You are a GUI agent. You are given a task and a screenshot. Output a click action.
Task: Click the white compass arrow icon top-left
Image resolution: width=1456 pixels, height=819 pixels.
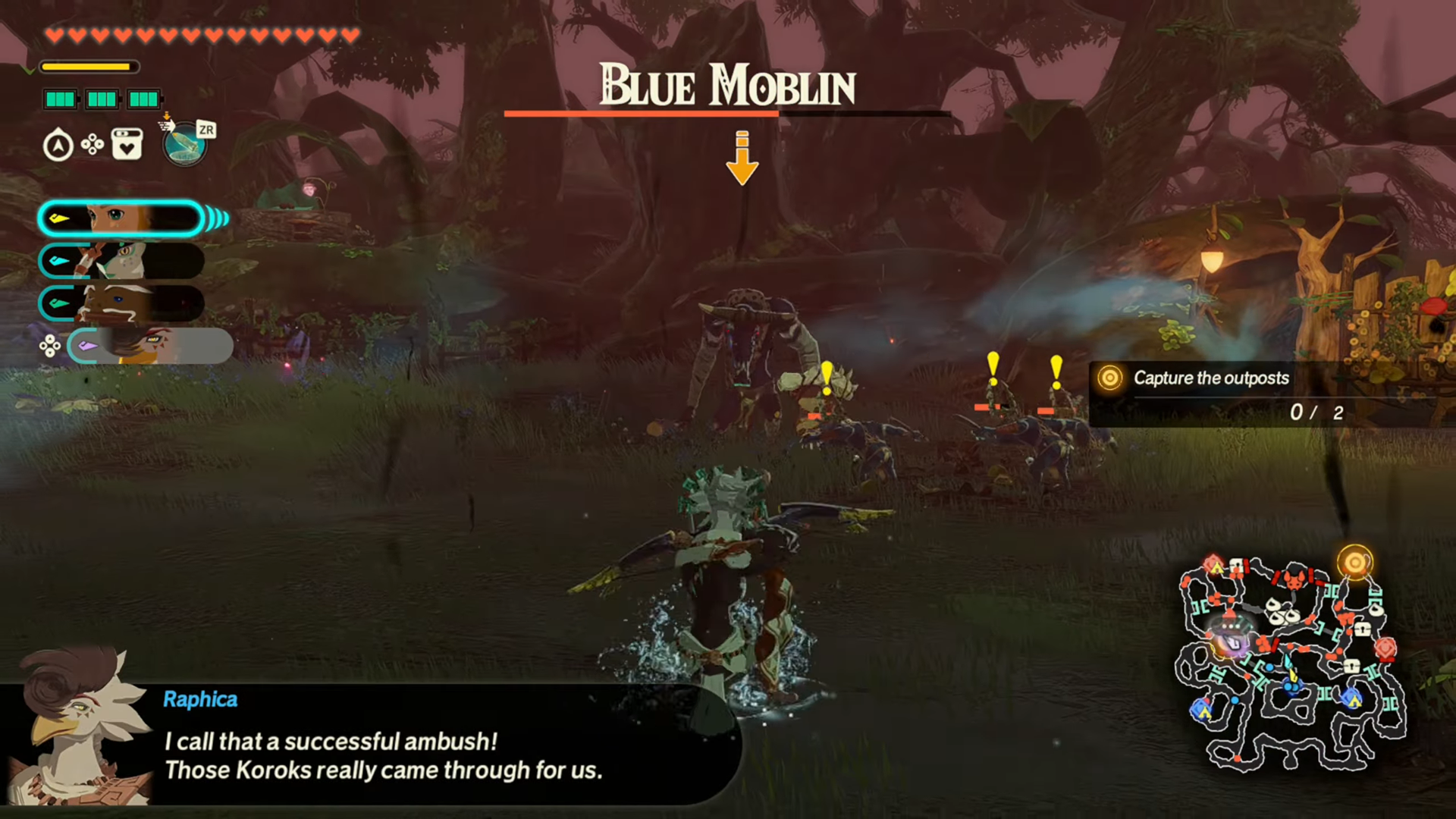[58, 144]
